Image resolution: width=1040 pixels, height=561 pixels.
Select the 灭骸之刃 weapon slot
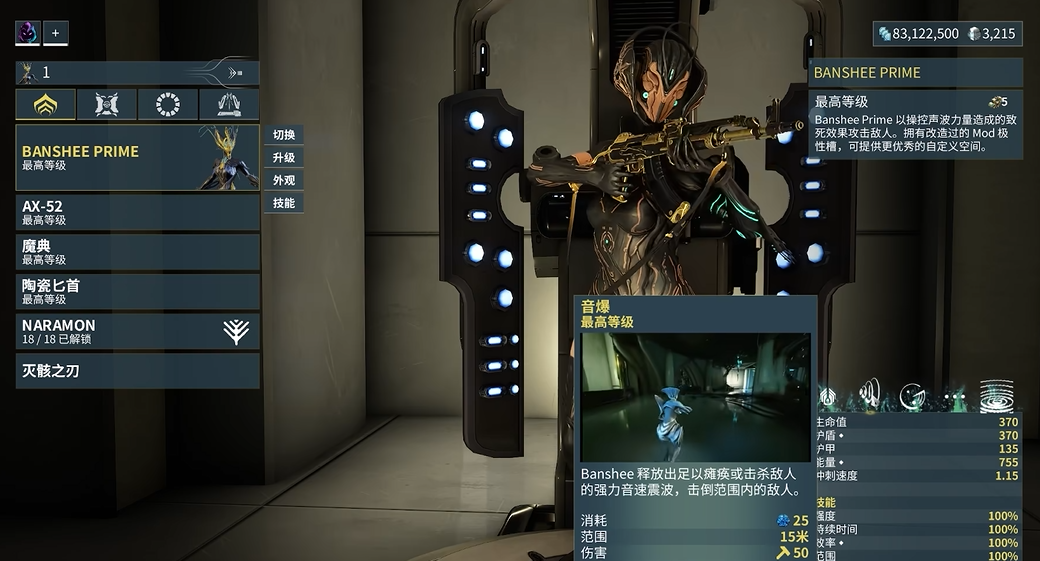click(137, 370)
